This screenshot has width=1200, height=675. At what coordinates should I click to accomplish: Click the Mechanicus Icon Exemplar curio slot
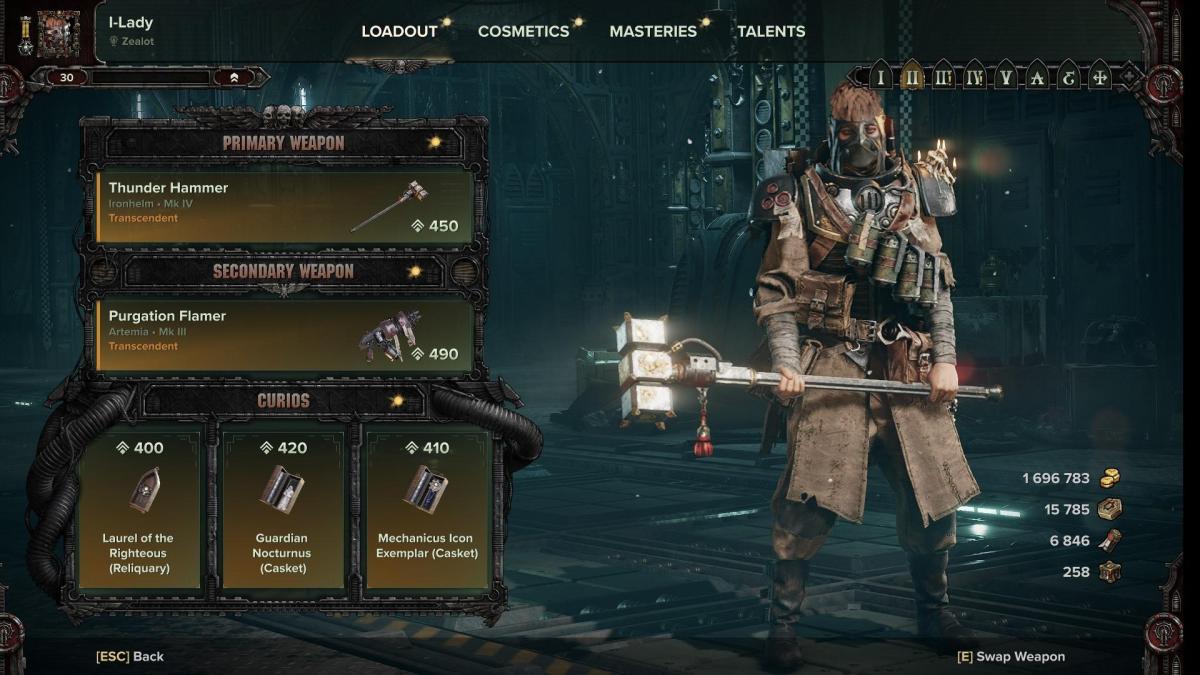click(x=427, y=509)
